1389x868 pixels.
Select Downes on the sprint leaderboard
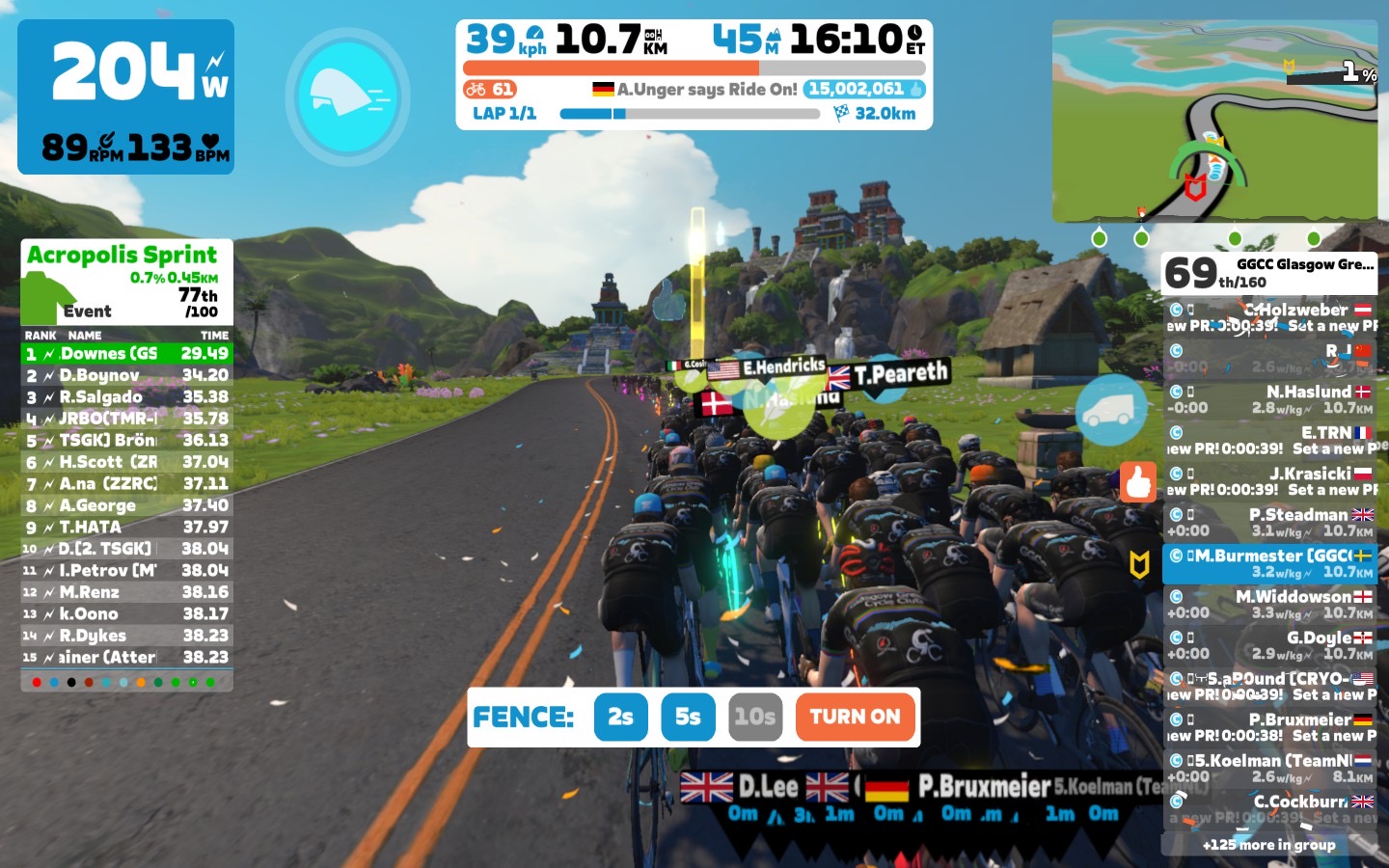[126, 354]
